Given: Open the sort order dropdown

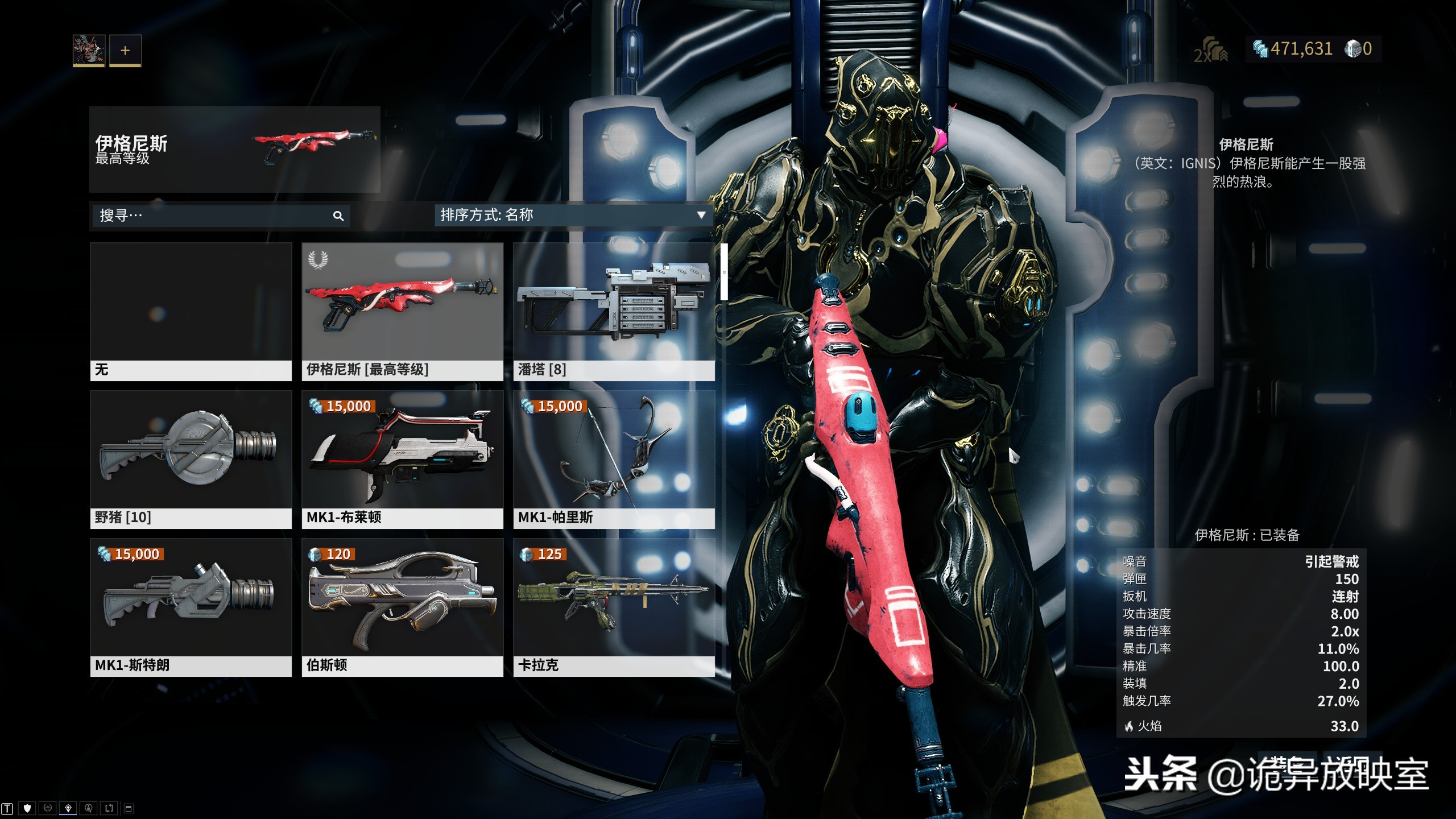Looking at the screenshot, I should tap(573, 215).
